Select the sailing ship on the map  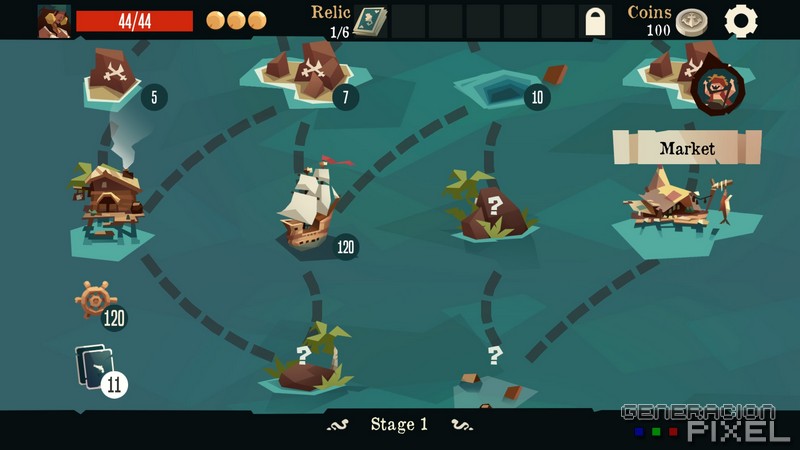[x=310, y=207]
